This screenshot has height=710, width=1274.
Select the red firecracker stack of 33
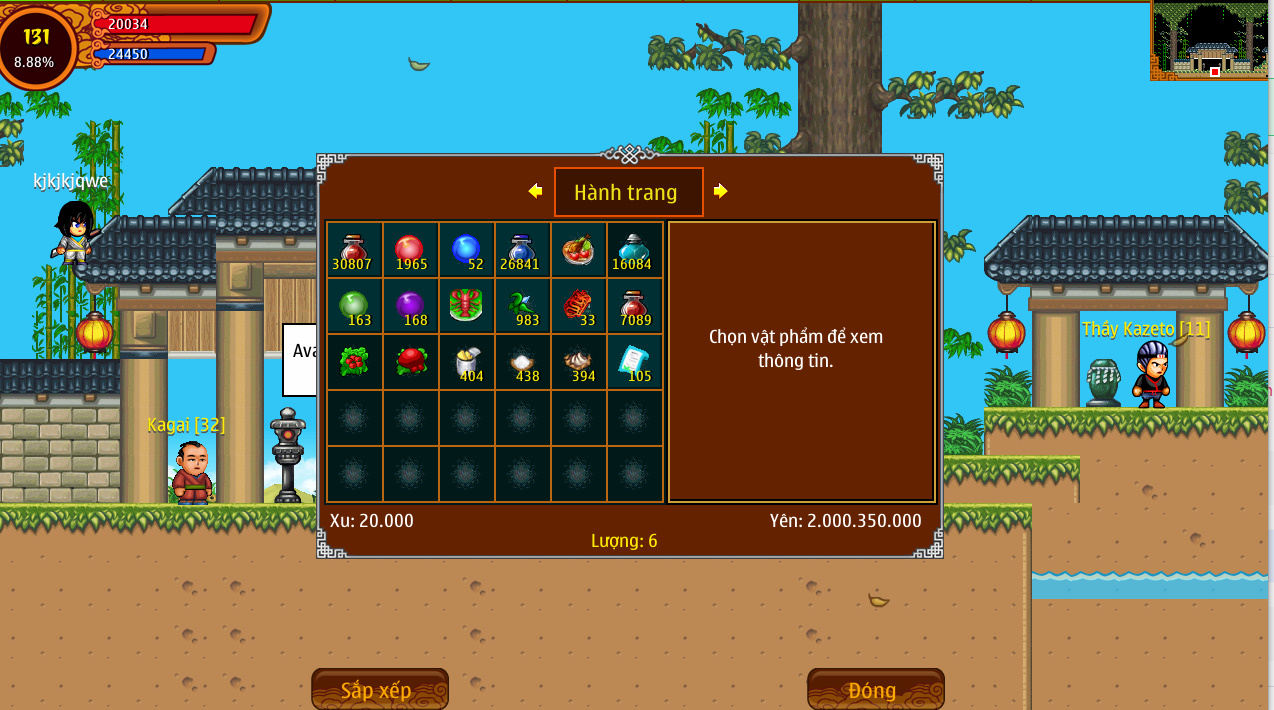578,306
